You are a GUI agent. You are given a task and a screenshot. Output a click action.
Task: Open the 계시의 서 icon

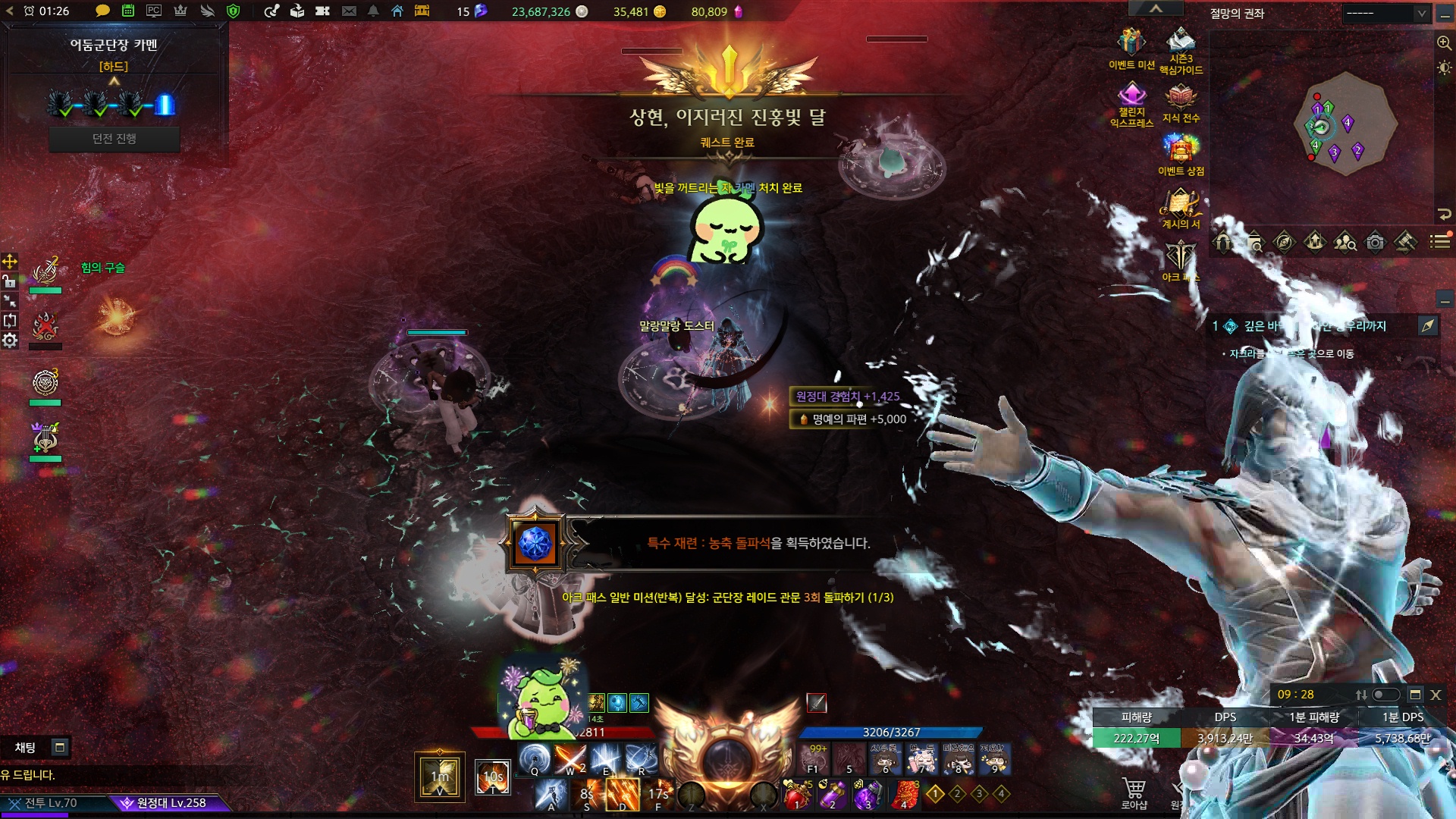tap(1180, 202)
